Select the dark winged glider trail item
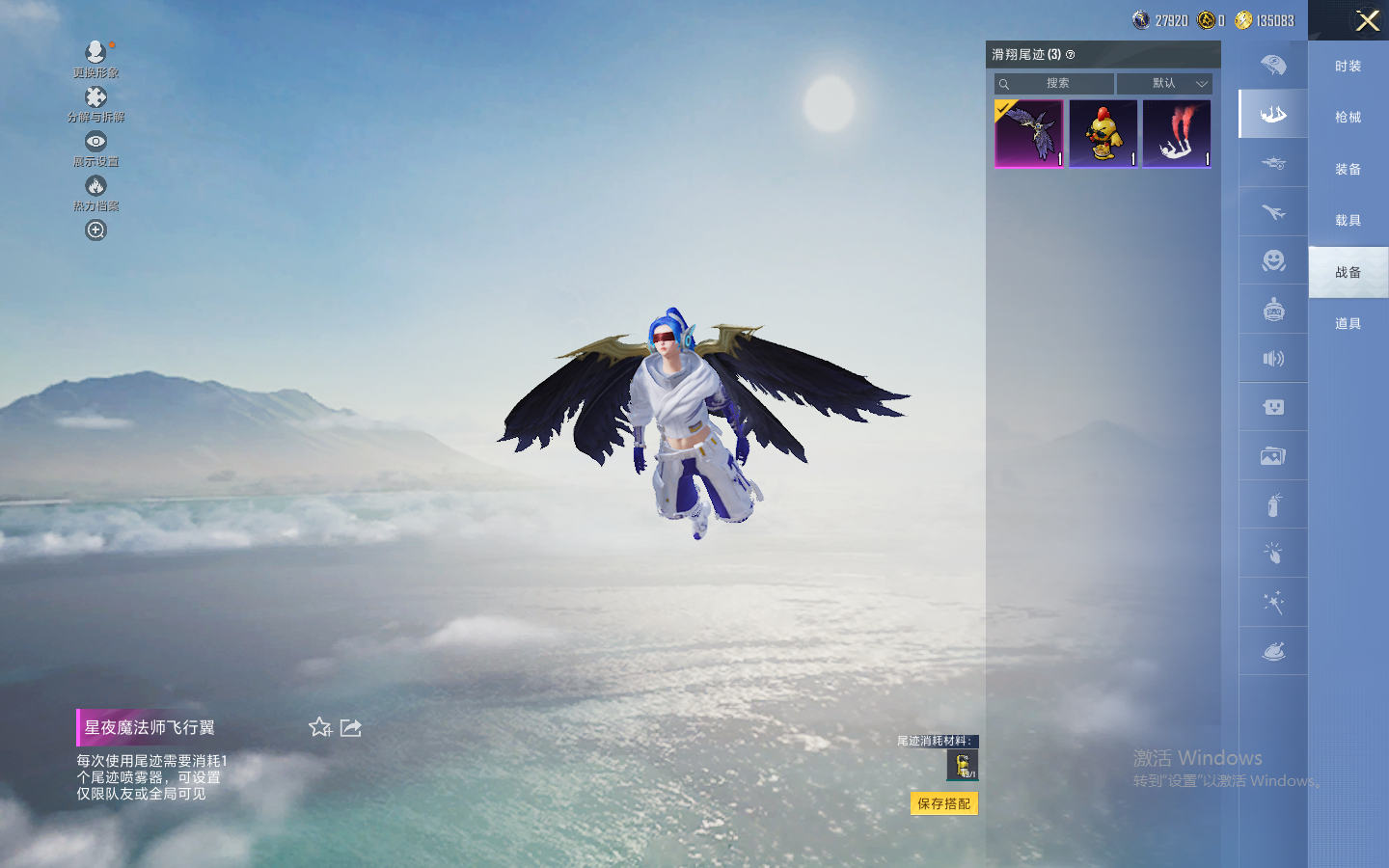Image resolution: width=1389 pixels, height=868 pixels. 1029,134
